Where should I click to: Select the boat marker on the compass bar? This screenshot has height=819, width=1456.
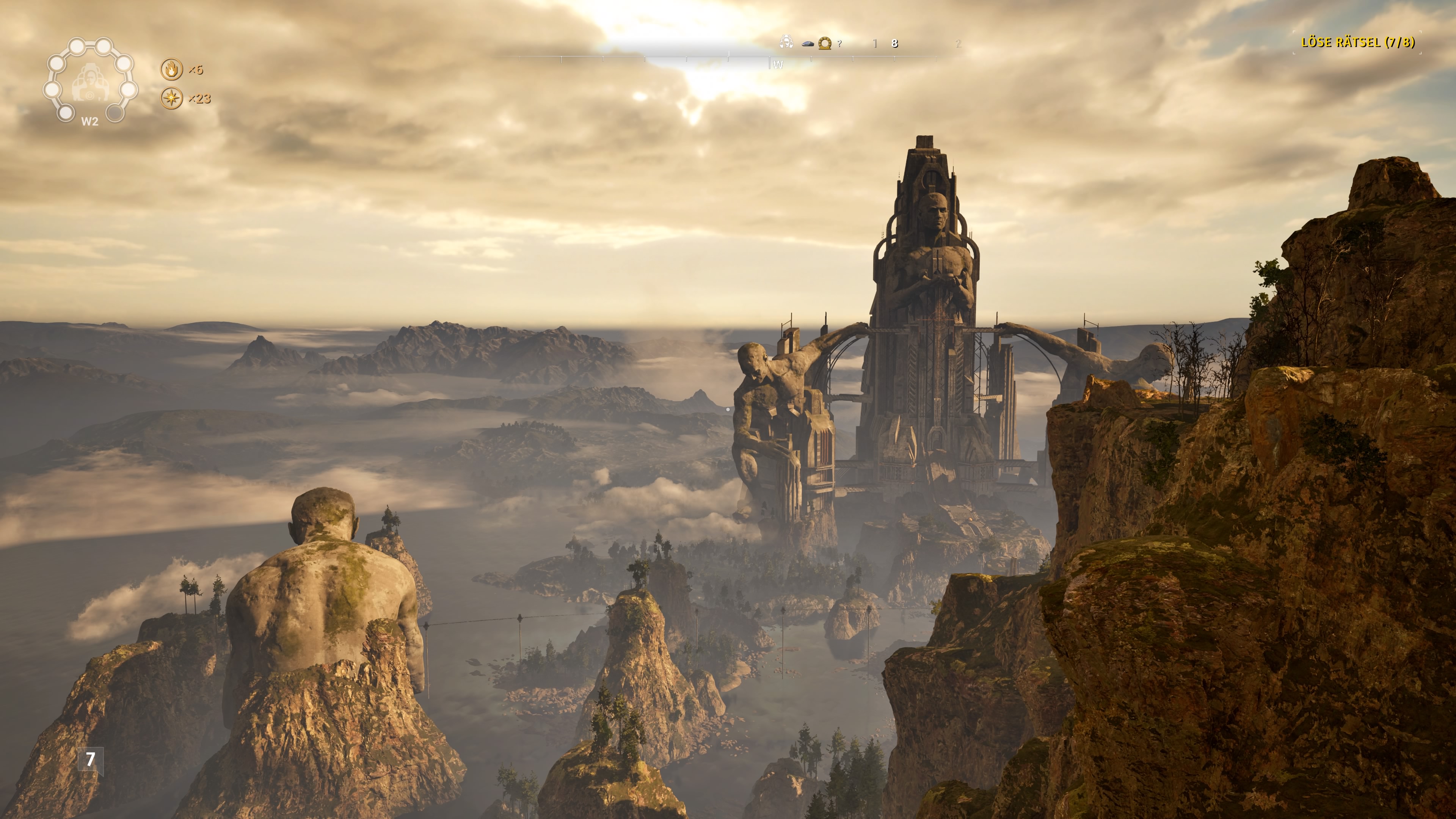point(808,44)
